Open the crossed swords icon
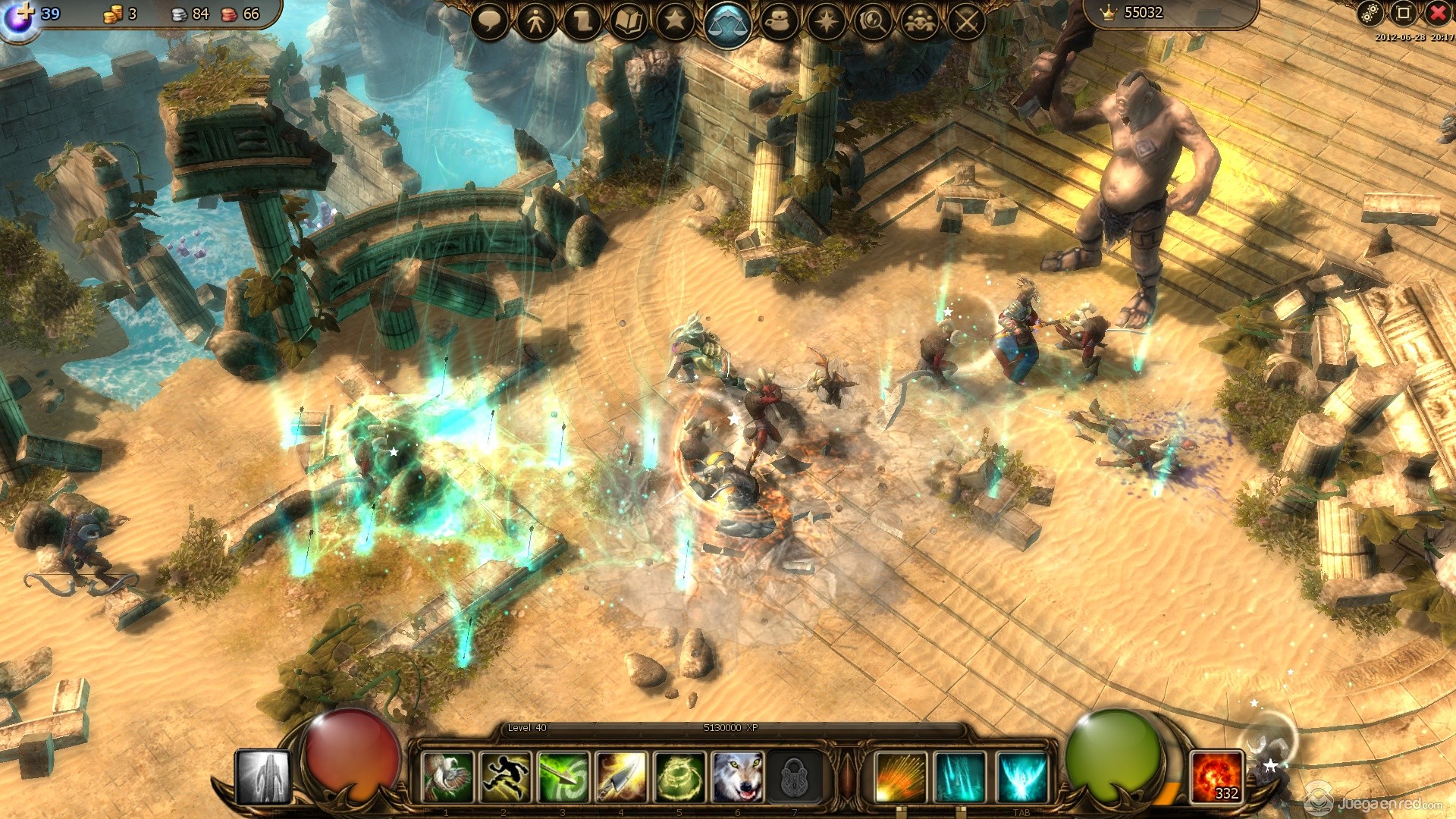The height and width of the screenshot is (819, 1456). pyautogui.click(x=966, y=22)
